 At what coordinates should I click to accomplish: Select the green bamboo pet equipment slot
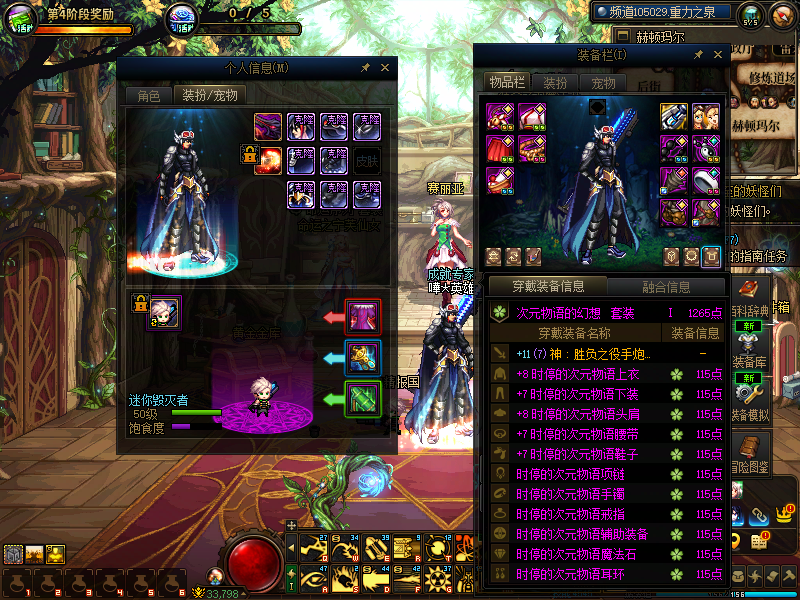coord(362,399)
